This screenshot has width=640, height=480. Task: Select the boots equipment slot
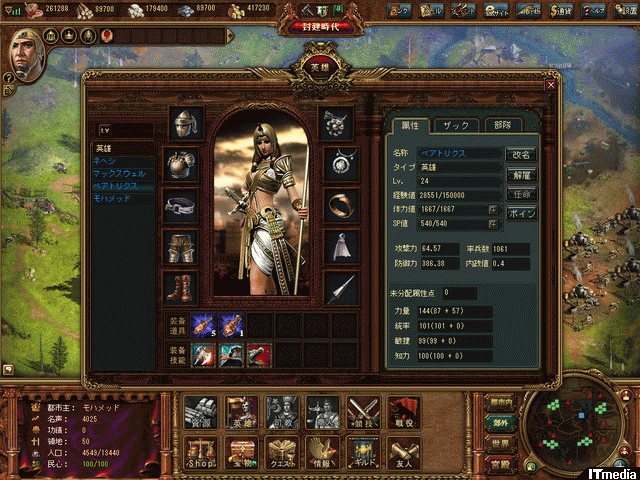point(181,287)
